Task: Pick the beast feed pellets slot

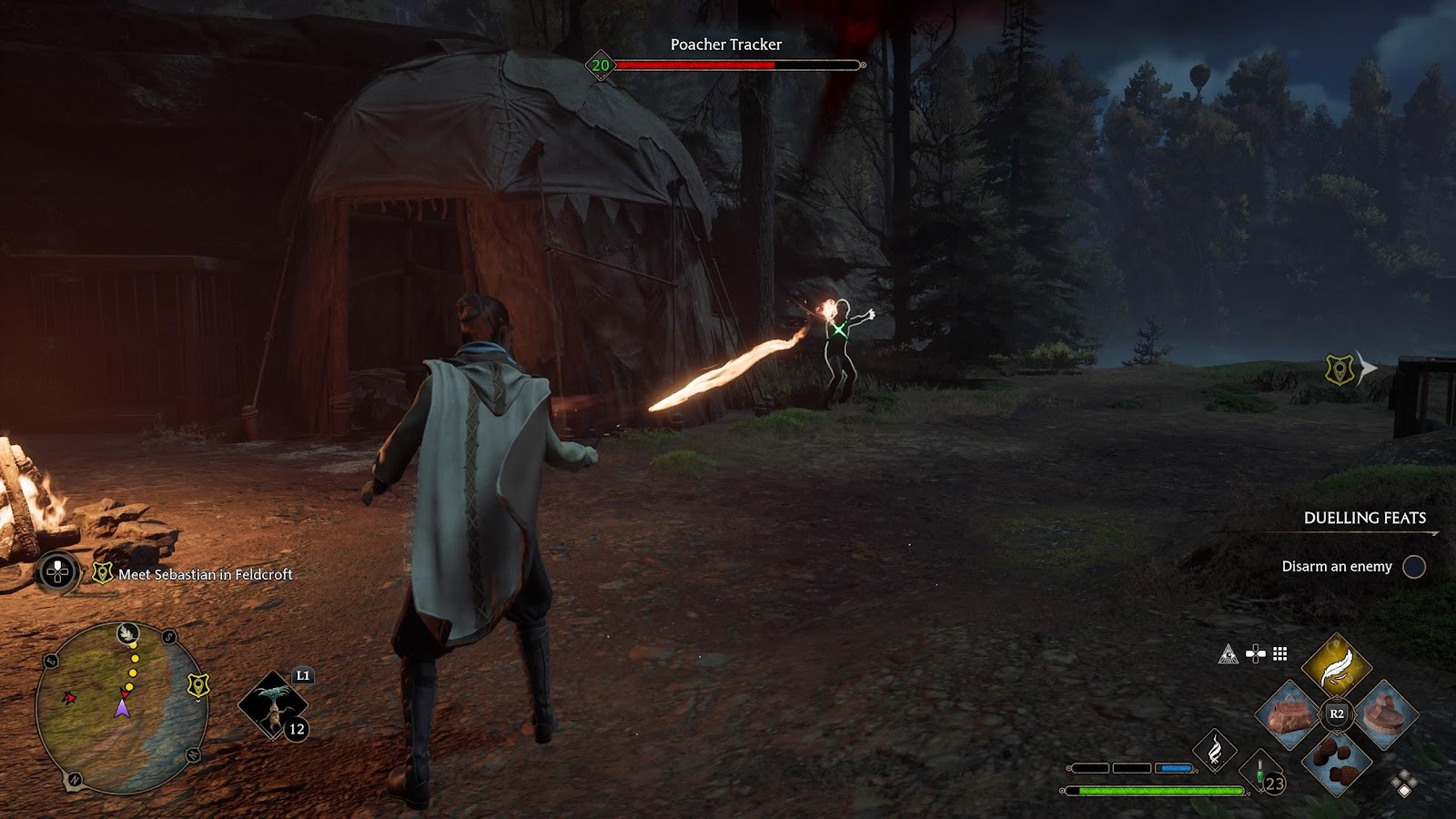Action: click(1336, 763)
